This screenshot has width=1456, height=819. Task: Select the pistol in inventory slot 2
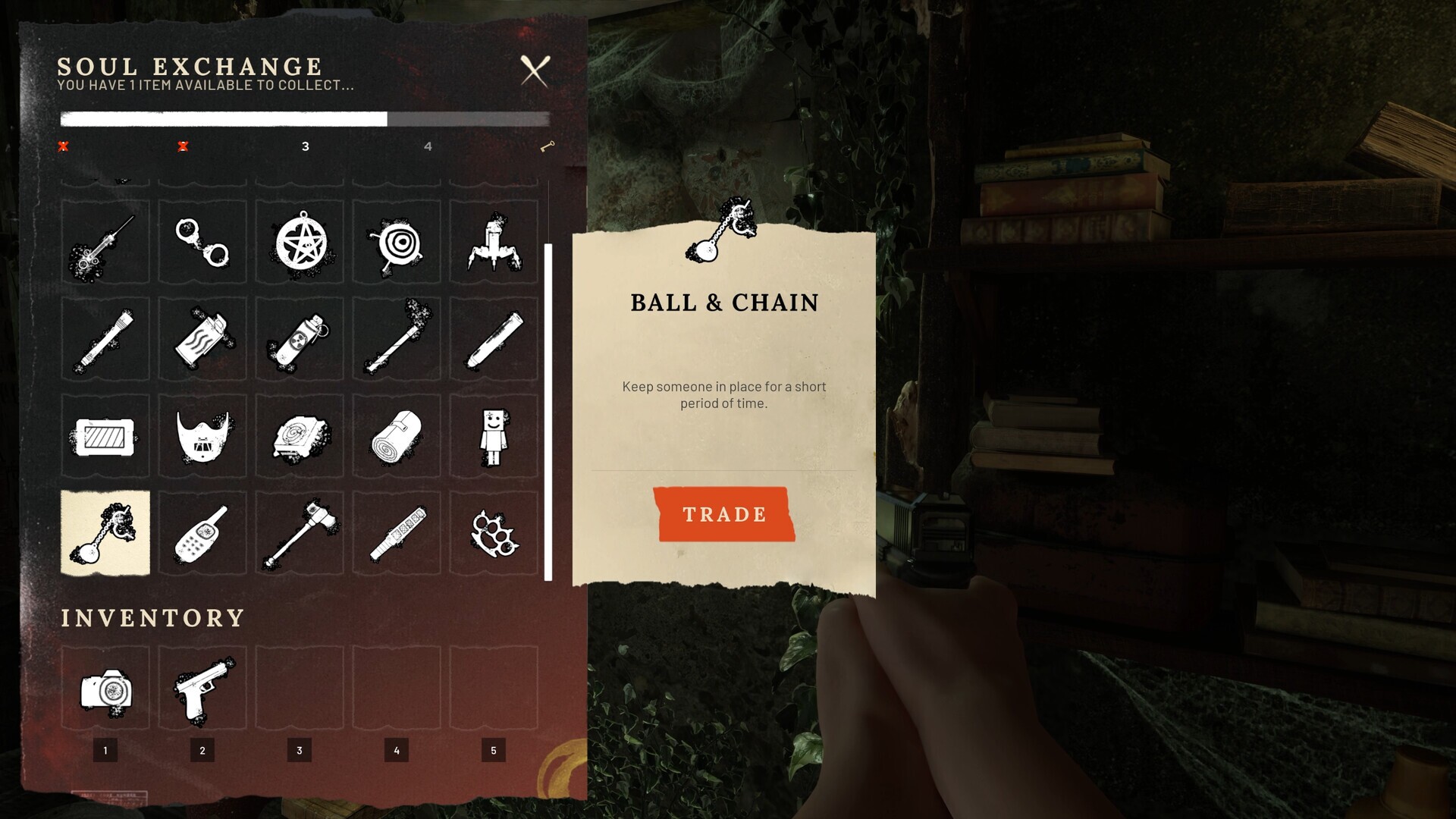click(202, 687)
